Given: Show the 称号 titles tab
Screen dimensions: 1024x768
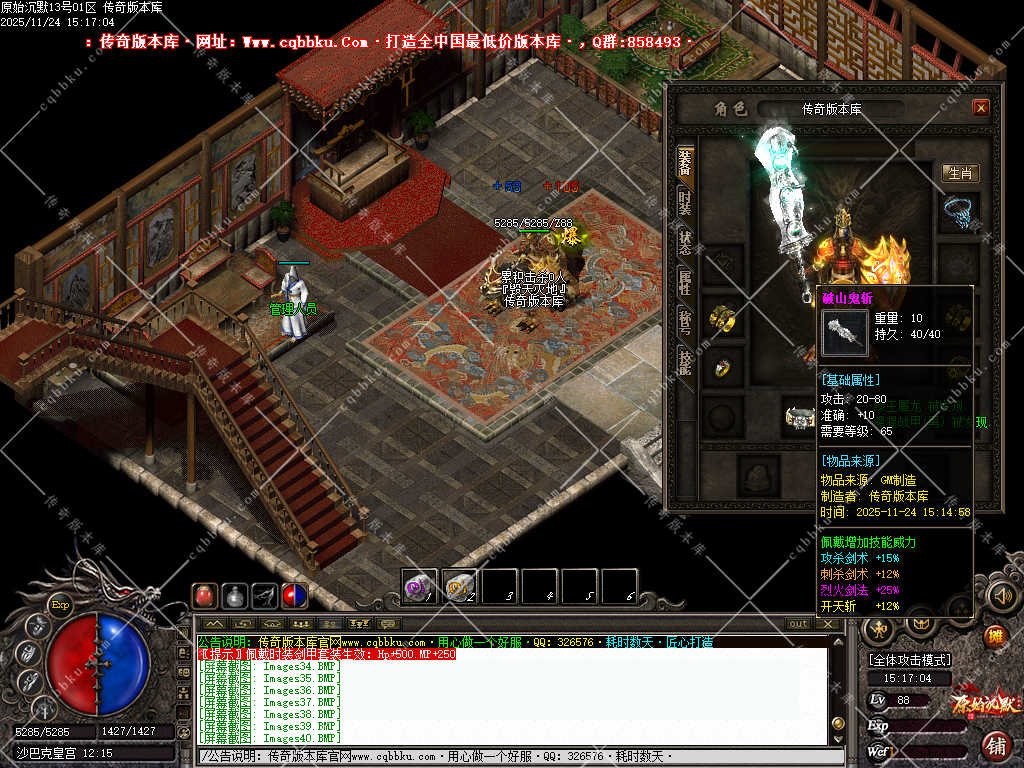Looking at the screenshot, I should tap(685, 322).
